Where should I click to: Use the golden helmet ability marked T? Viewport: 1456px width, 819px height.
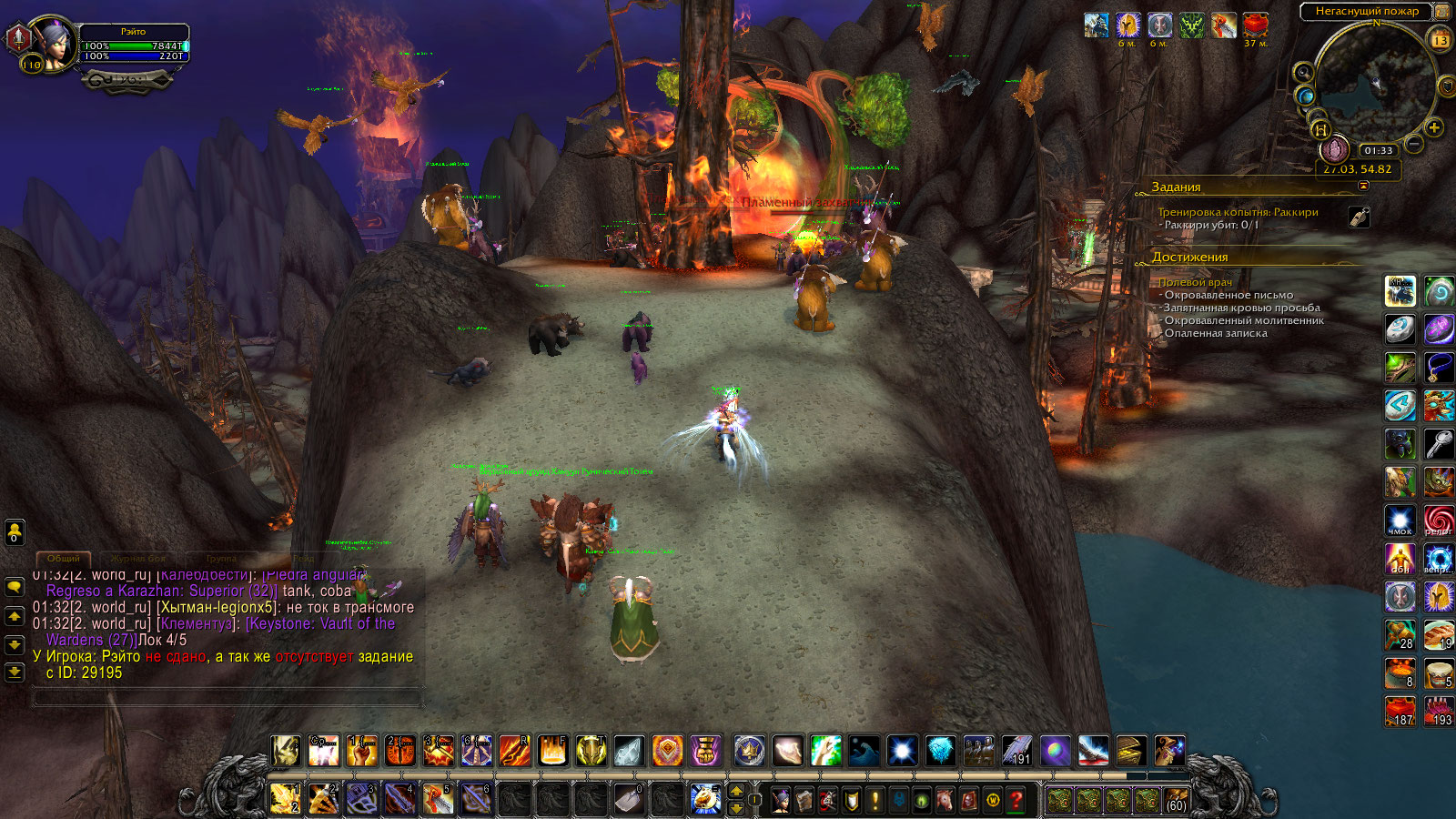(591, 751)
